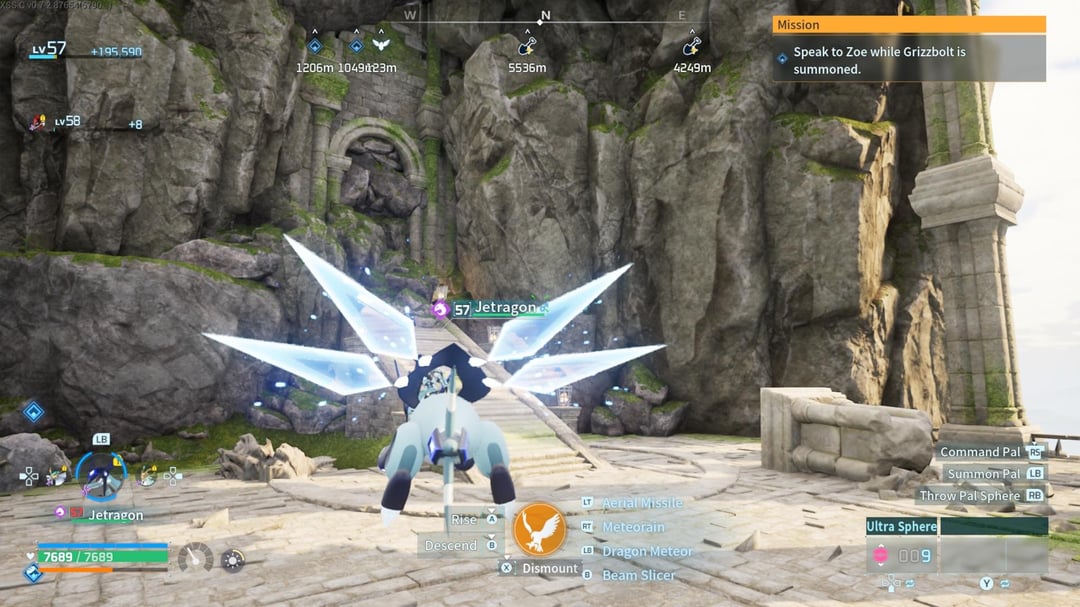Viewport: 1080px width, 607px height.
Task: Select the Descend flight control
Action: (450, 546)
